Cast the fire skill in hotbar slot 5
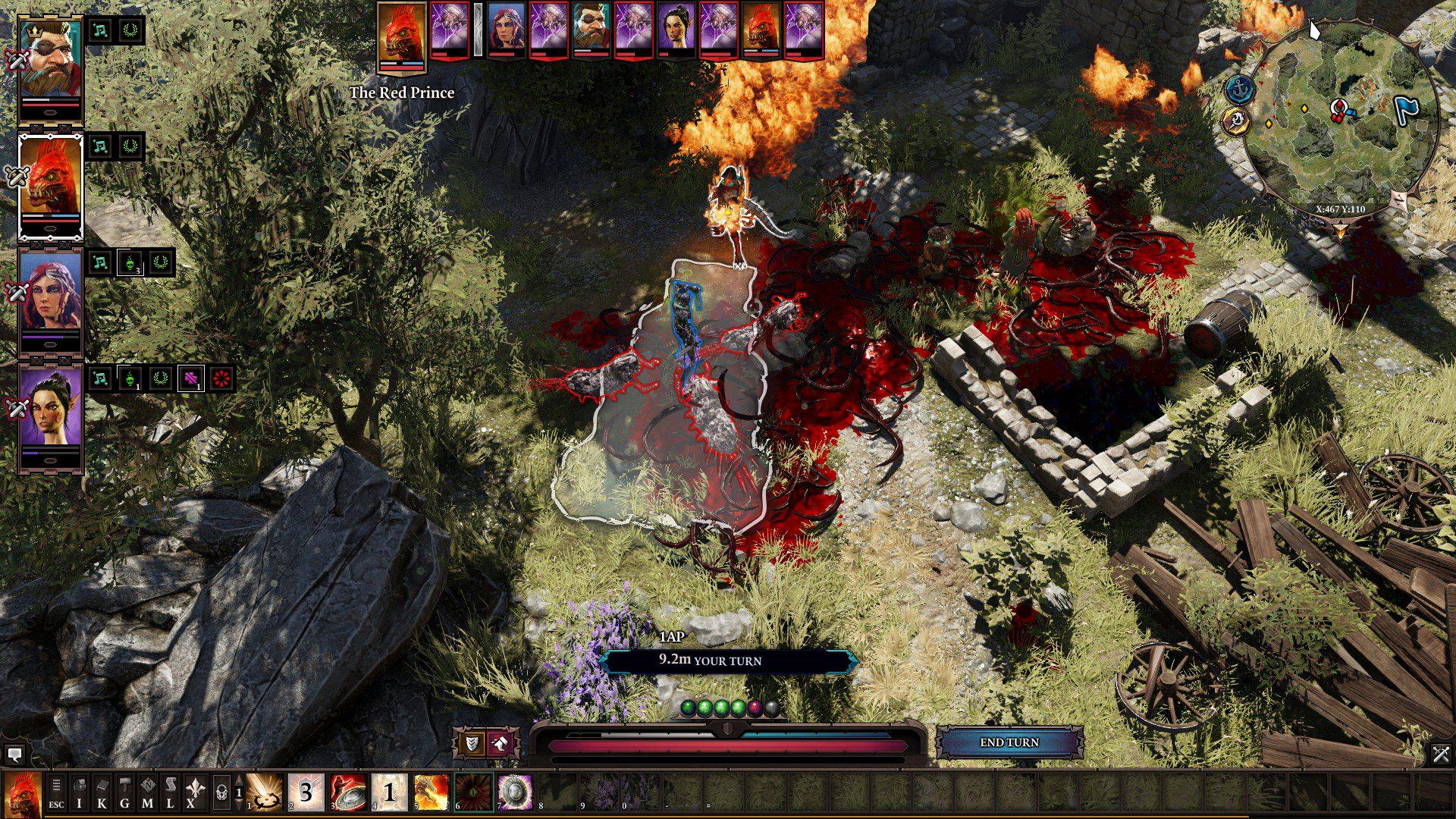 431,790
